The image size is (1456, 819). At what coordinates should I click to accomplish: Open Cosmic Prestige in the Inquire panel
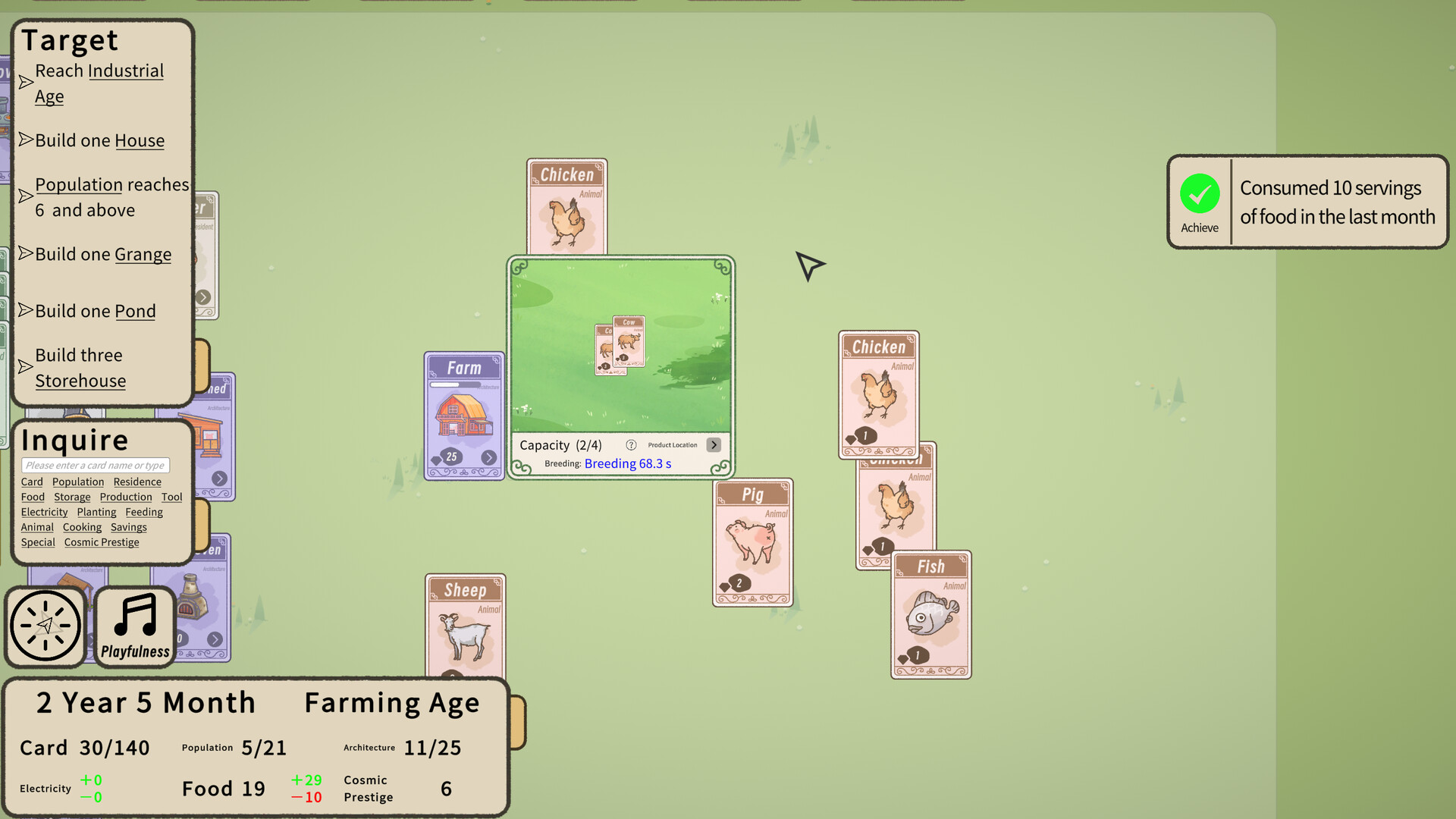click(101, 541)
